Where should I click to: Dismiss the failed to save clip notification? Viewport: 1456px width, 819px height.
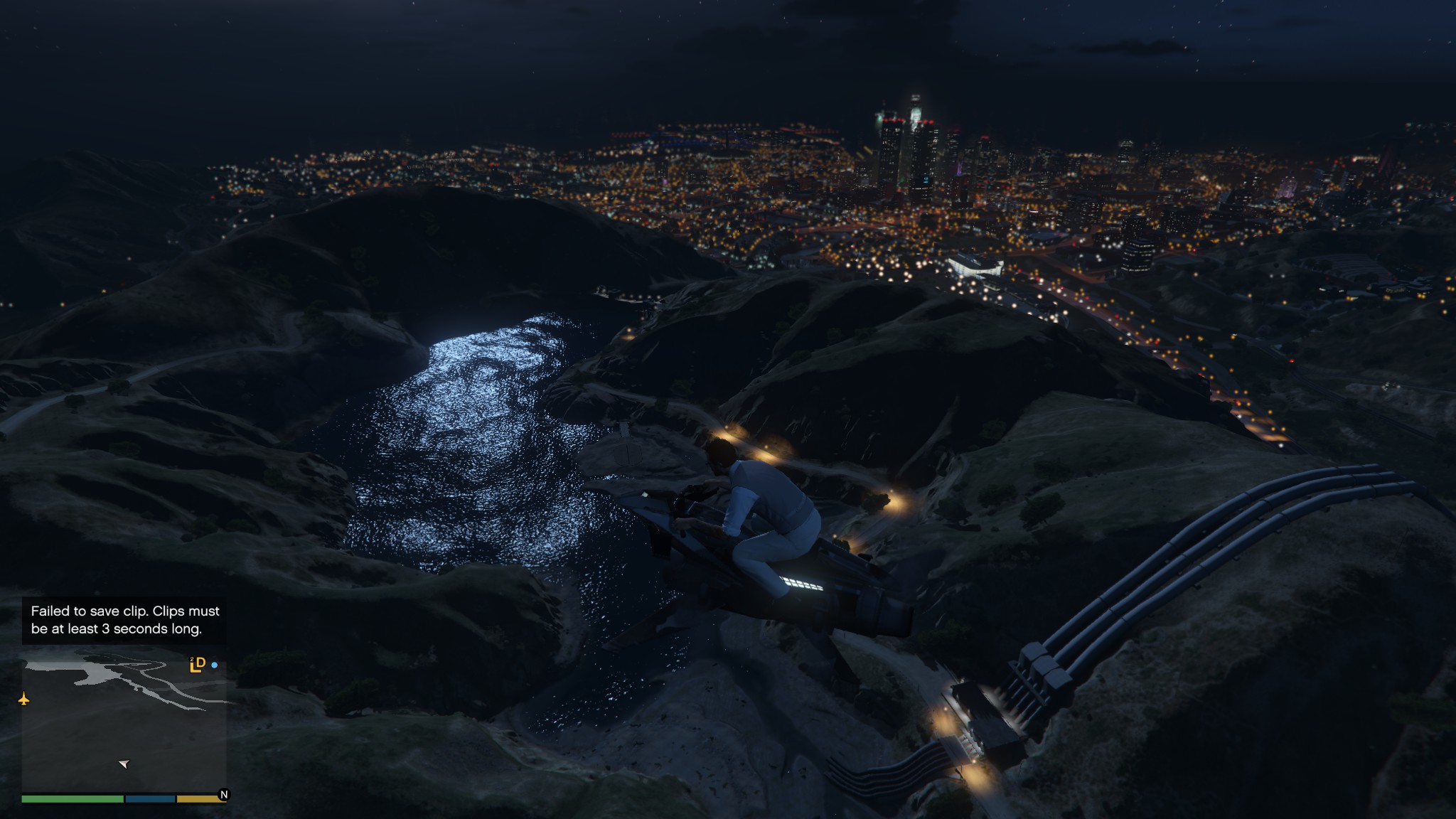click(x=124, y=620)
